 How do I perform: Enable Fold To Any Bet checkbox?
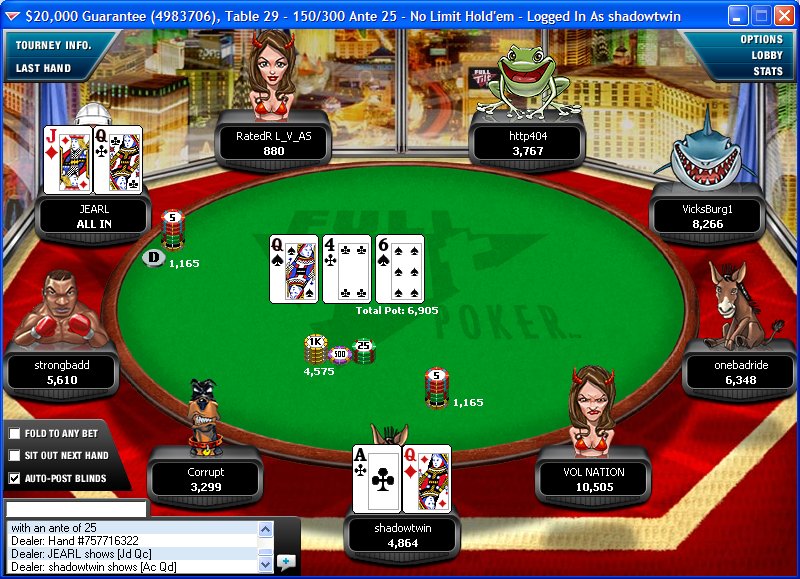tap(14, 434)
